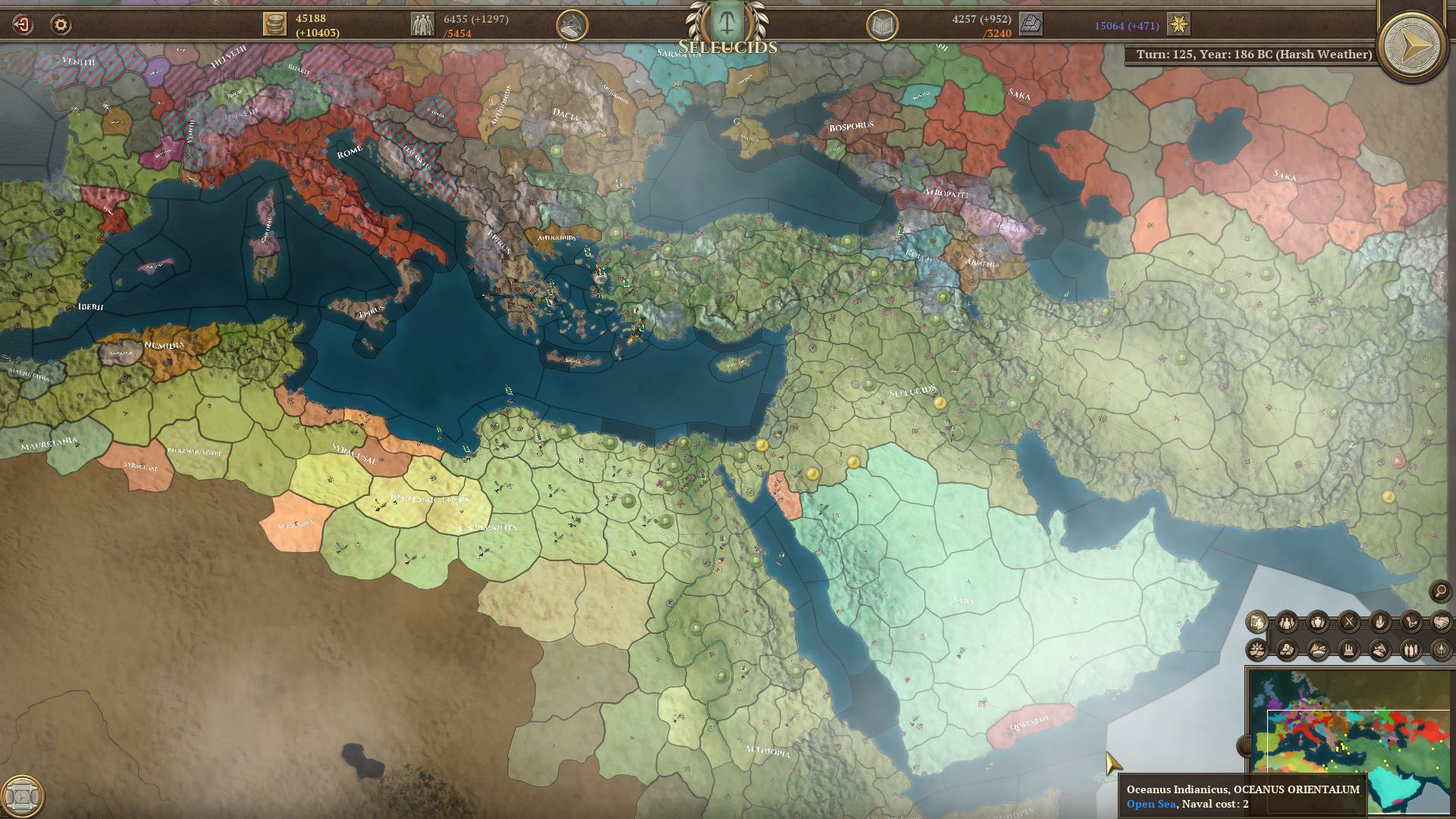Select the flag bearer map mode

[1257, 623]
